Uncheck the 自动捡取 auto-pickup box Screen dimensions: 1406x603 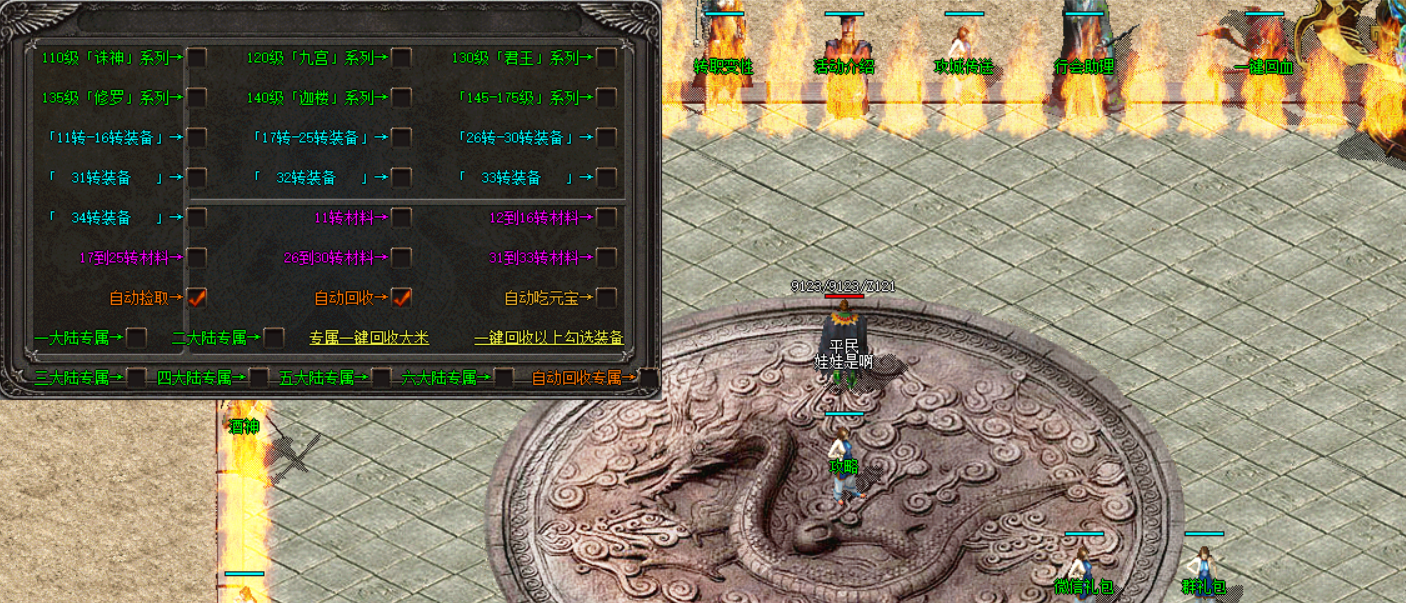[197, 298]
